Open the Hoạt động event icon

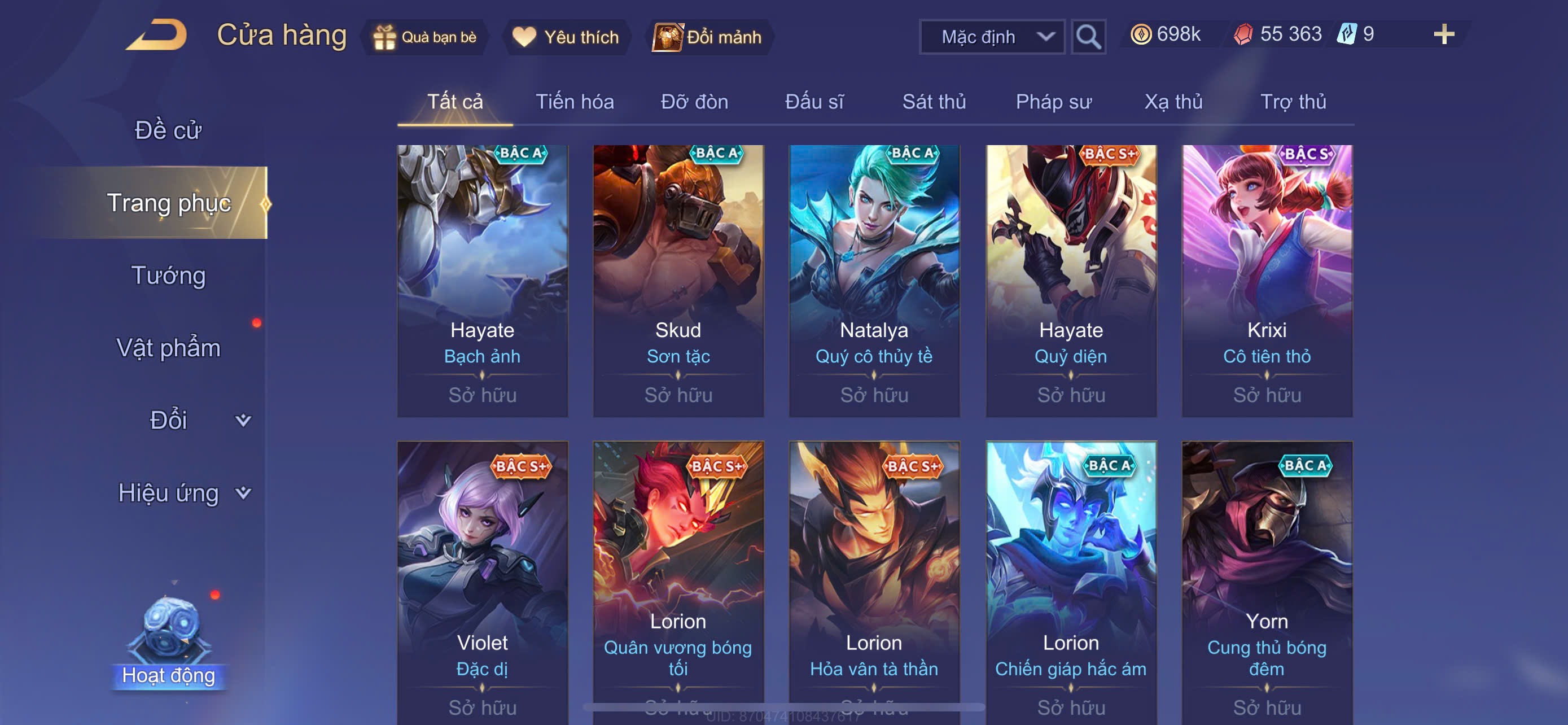pyautogui.click(x=169, y=639)
